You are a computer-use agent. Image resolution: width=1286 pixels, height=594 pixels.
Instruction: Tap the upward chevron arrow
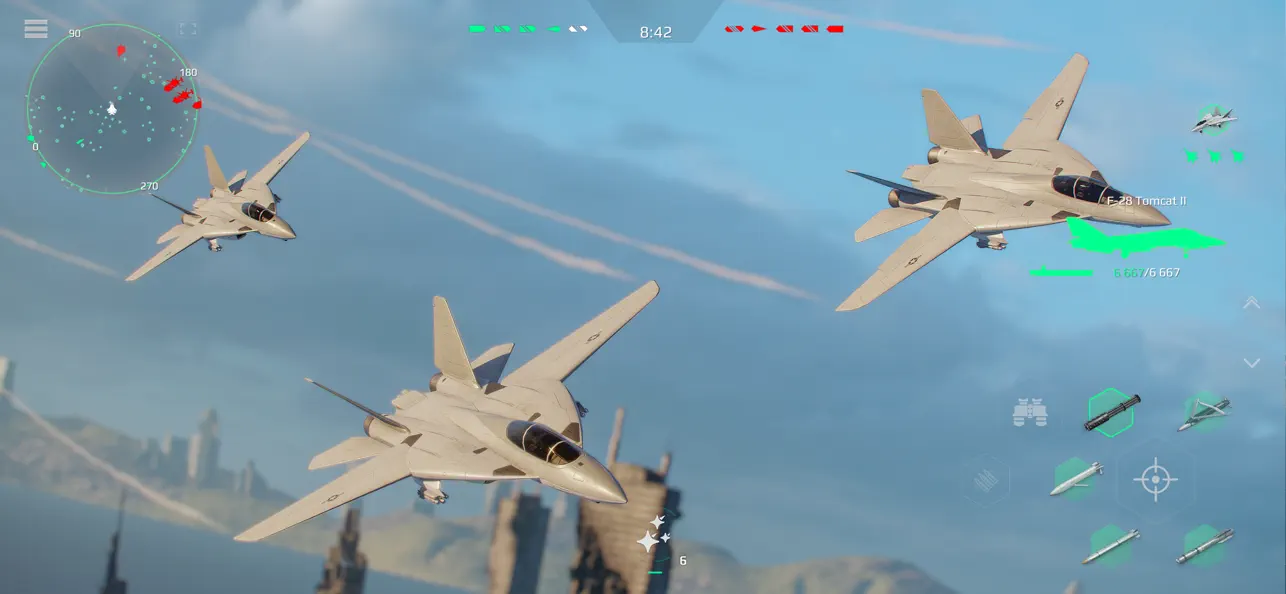tap(1251, 302)
